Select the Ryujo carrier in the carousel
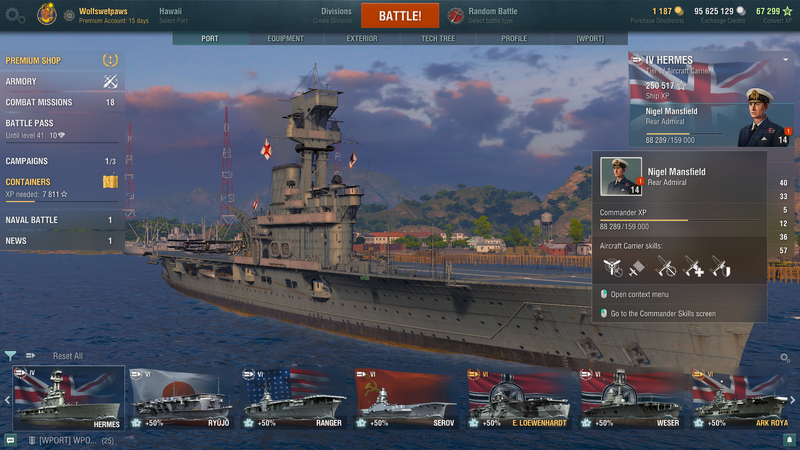The width and height of the screenshot is (800, 450). 180,398
